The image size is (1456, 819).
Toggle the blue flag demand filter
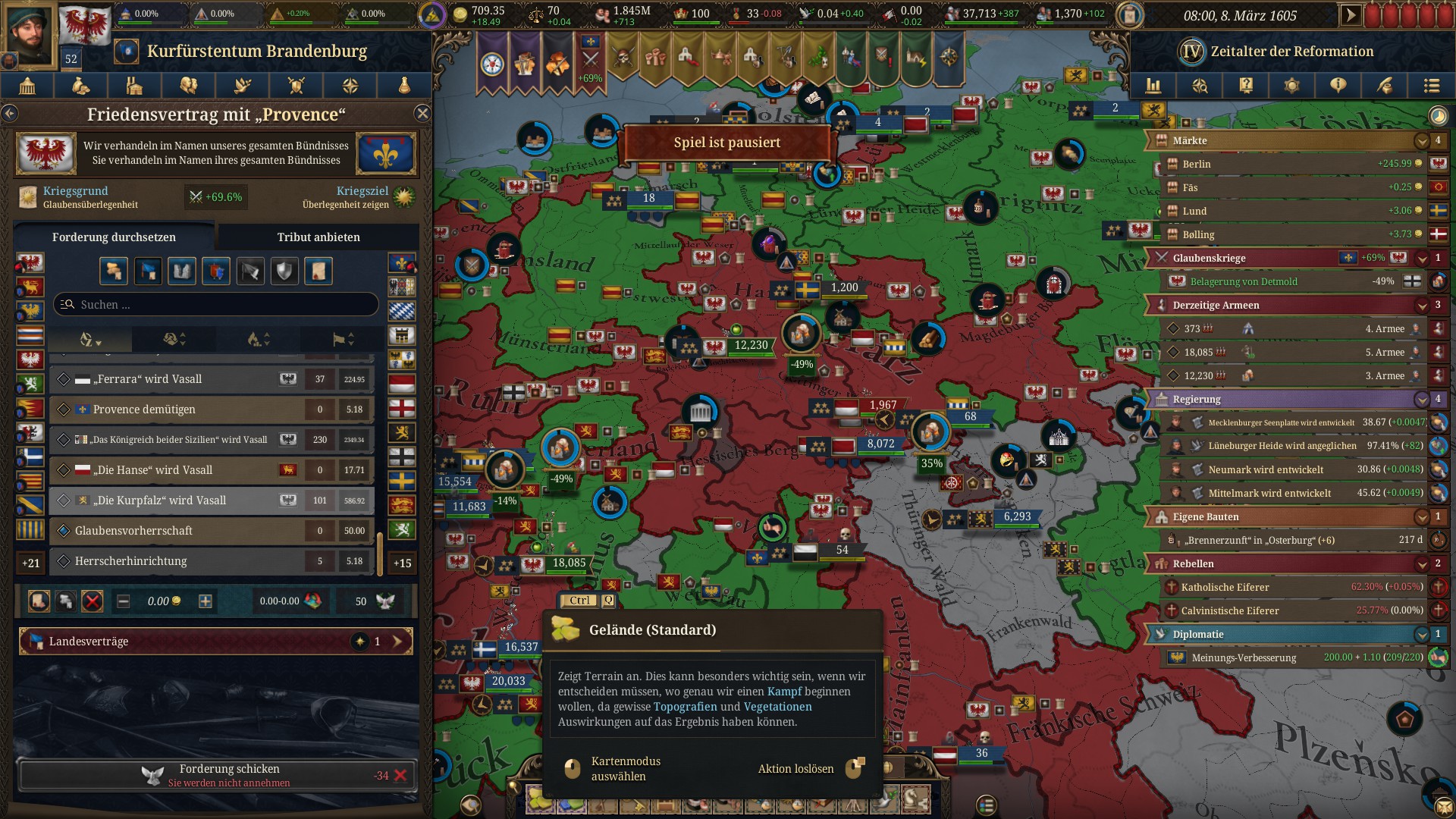click(149, 270)
